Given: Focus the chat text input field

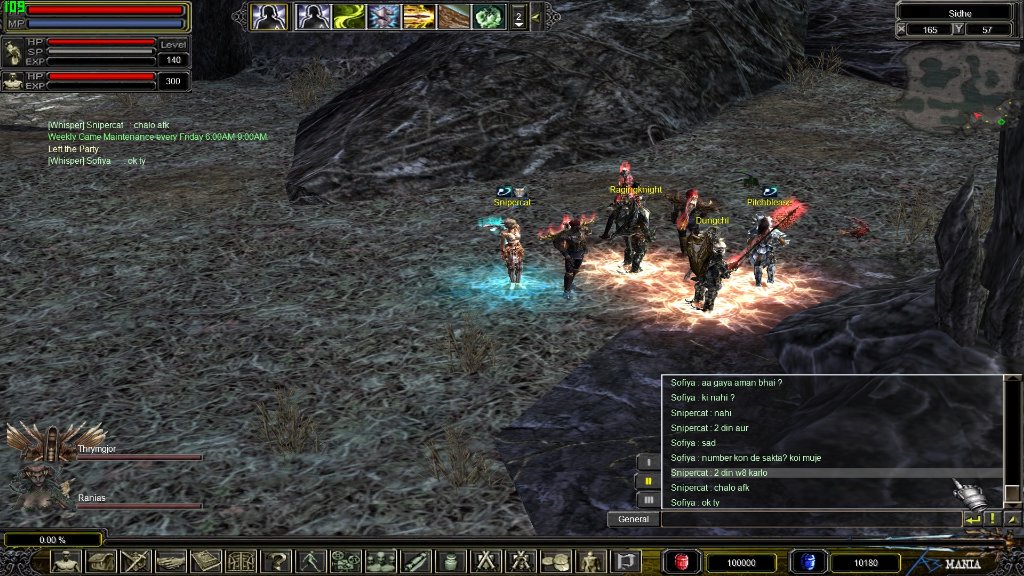Looking at the screenshot, I should [810, 519].
